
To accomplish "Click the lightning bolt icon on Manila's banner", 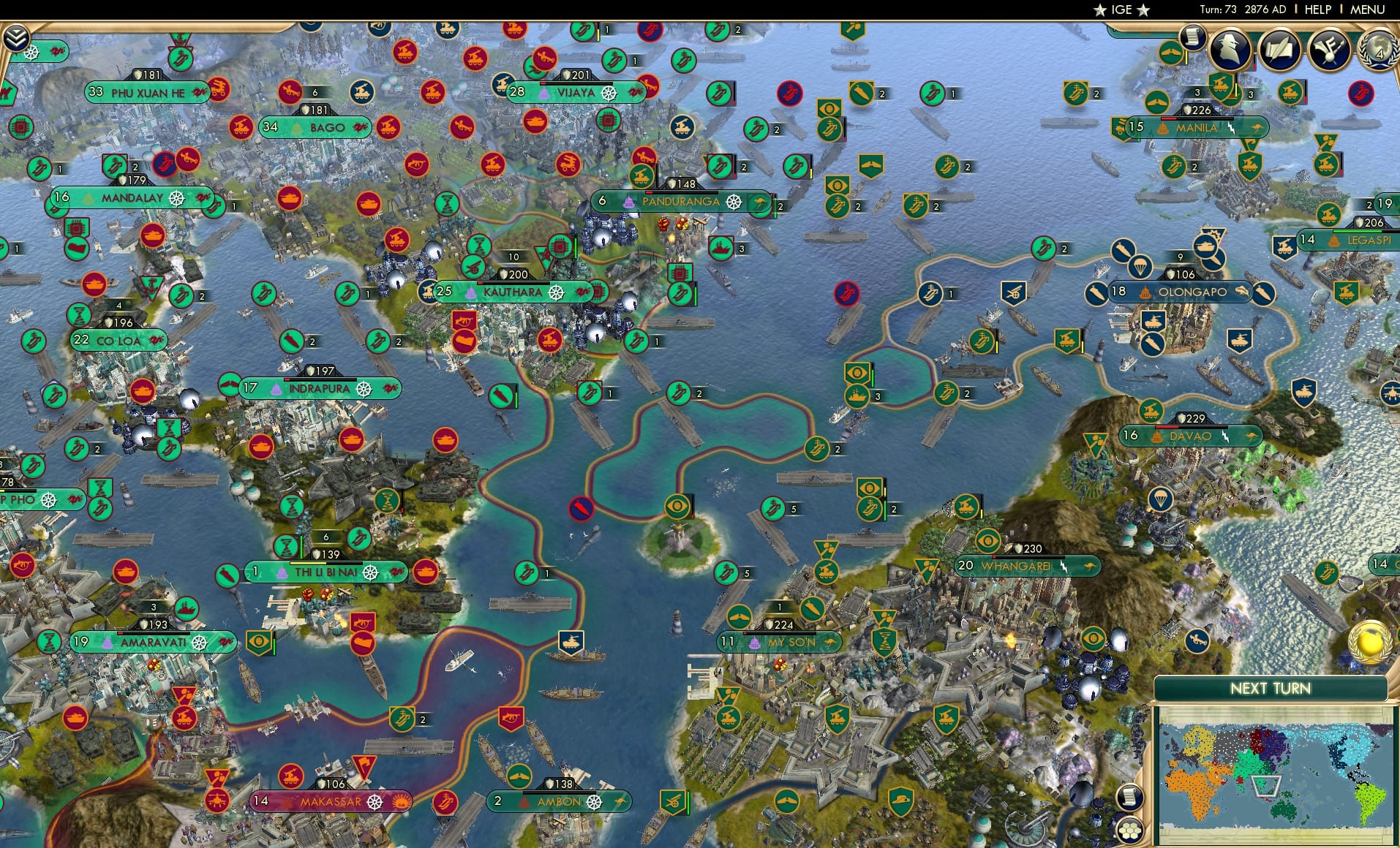I will coord(1232,129).
